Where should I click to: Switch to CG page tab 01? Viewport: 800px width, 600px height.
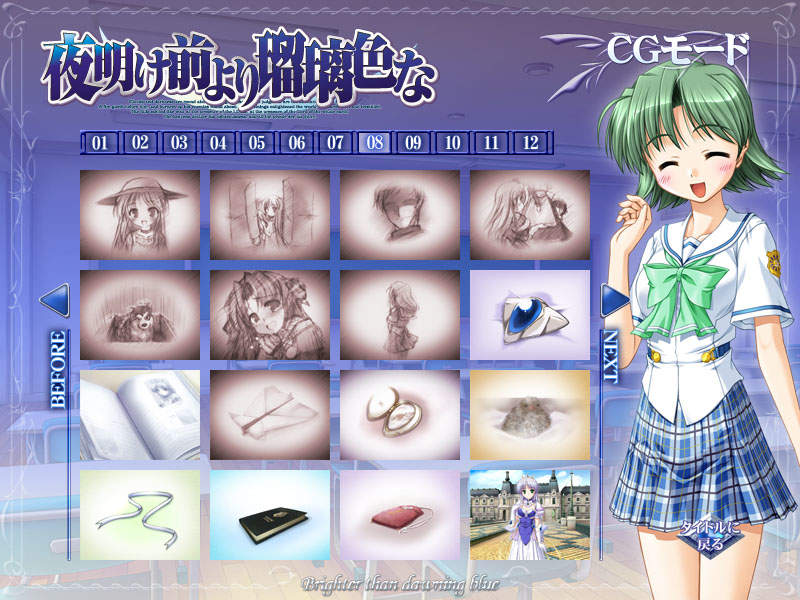[x=100, y=143]
